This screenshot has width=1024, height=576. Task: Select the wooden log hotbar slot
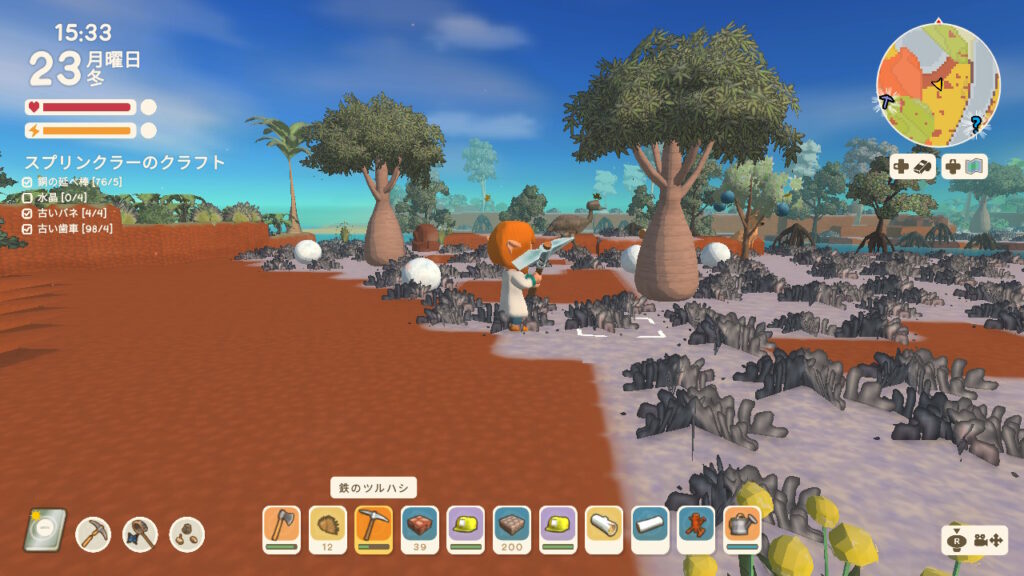pyautogui.click(x=603, y=528)
